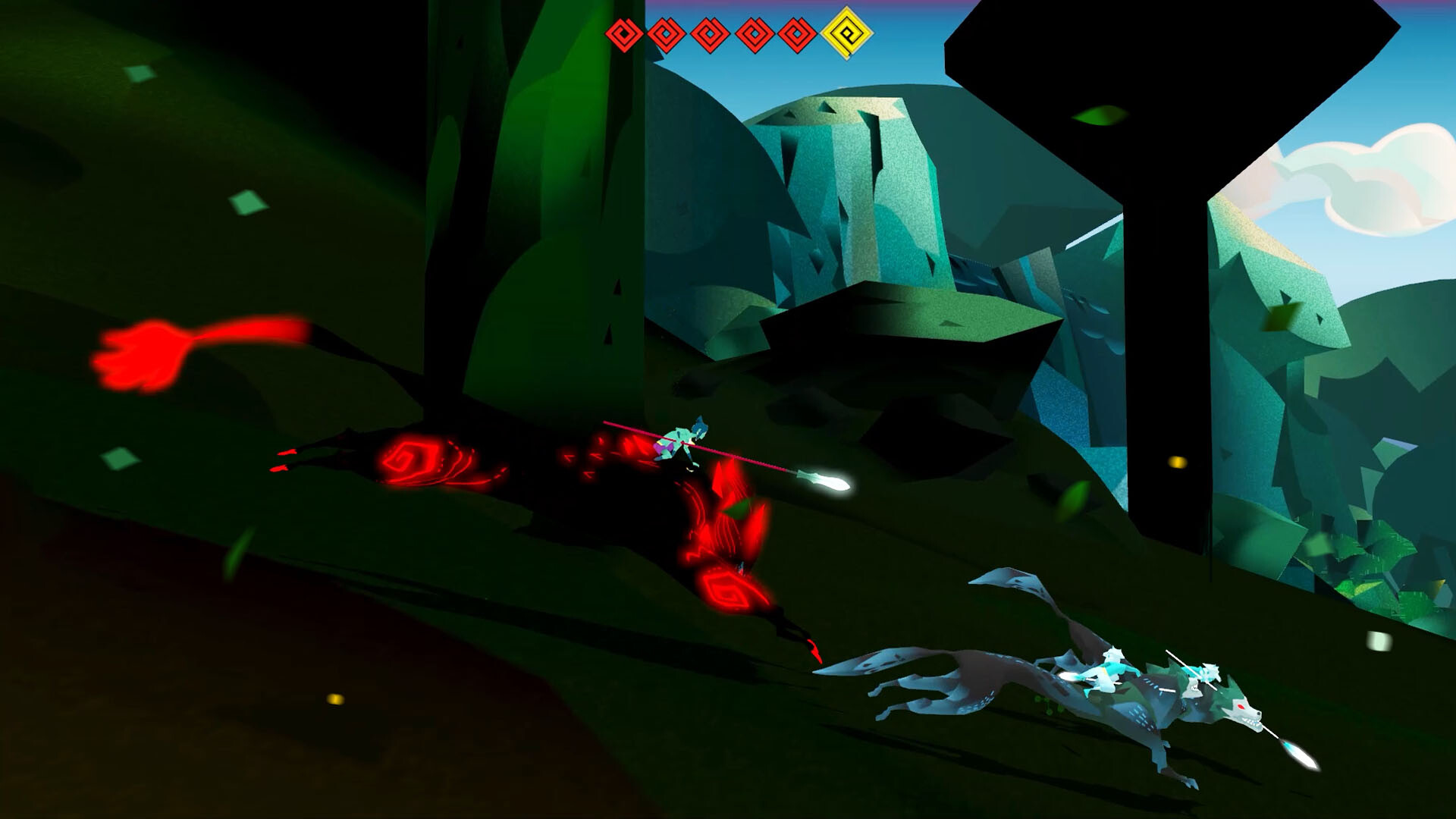The image size is (1456, 819).
Task: Click the wolf's glowing red eye
Action: pyautogui.click(x=1240, y=707)
